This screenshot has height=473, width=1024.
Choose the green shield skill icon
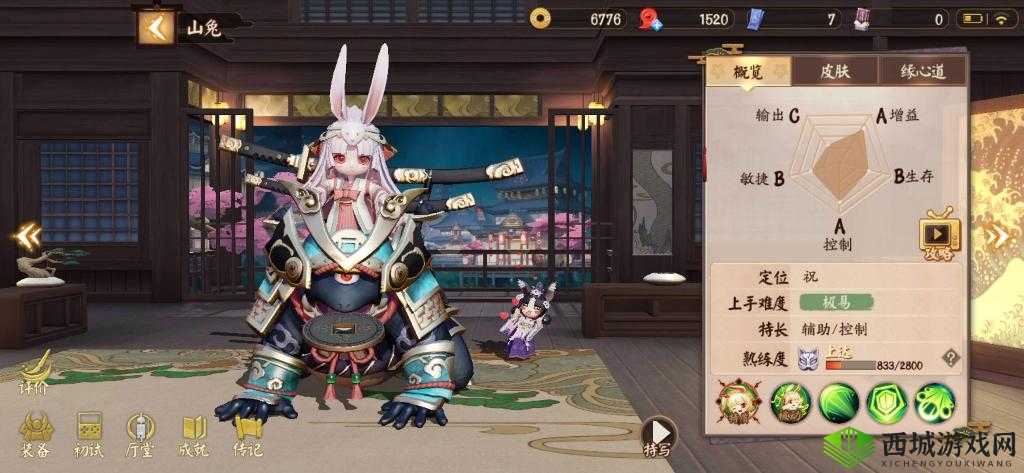(x=886, y=402)
